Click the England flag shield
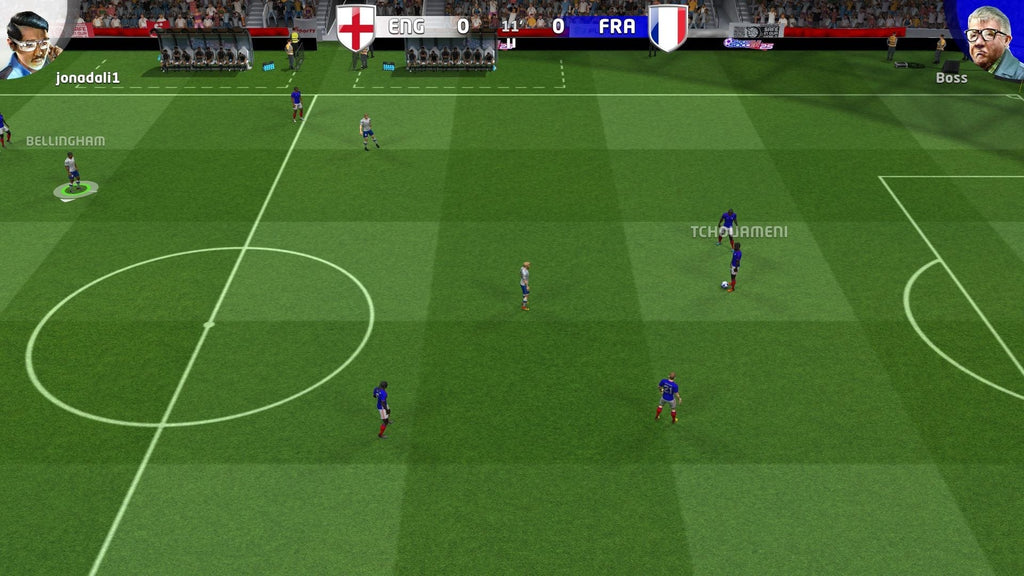Viewport: 1024px width, 576px height. pyautogui.click(x=356, y=27)
